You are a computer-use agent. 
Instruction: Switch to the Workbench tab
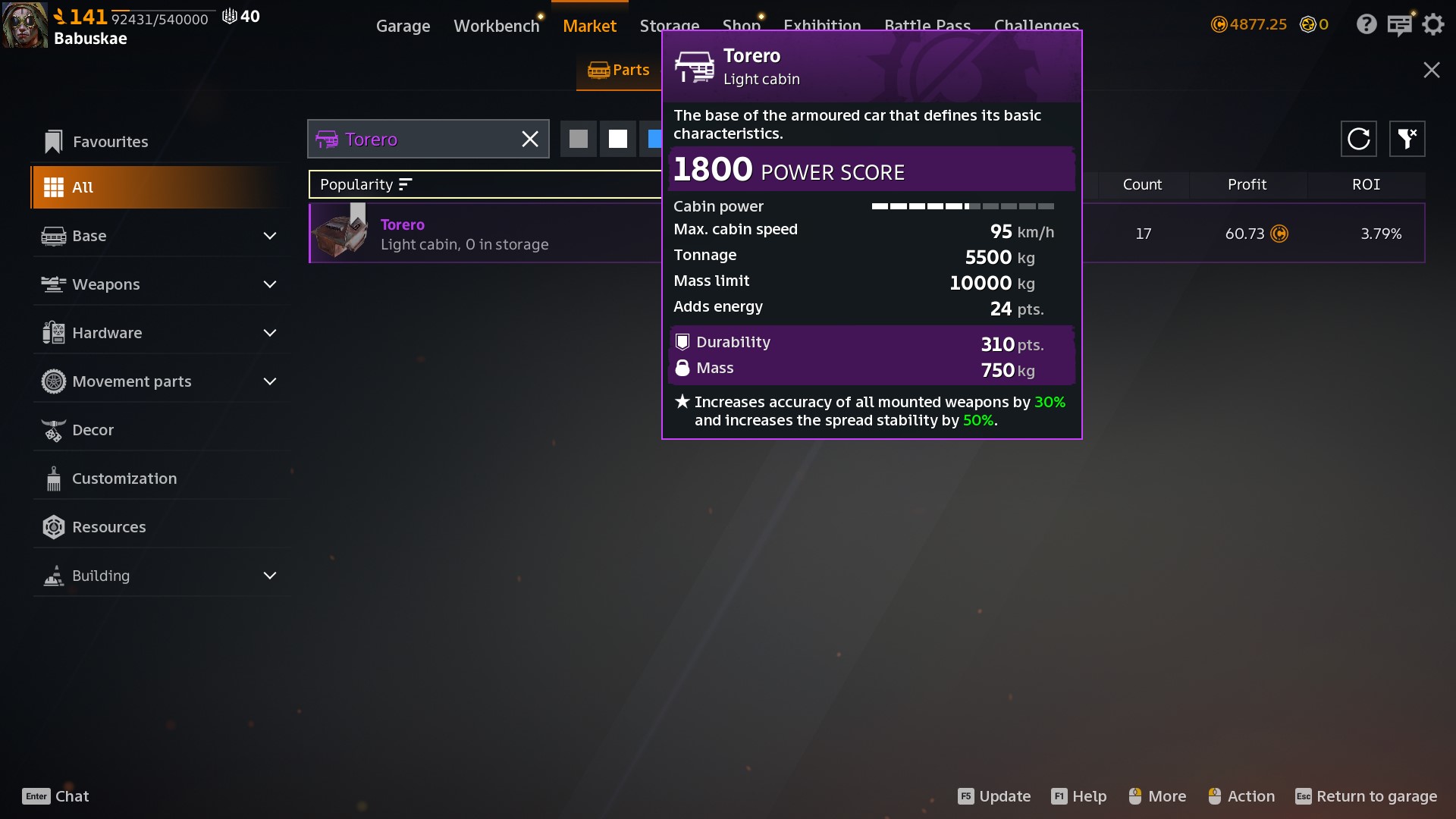click(x=496, y=26)
